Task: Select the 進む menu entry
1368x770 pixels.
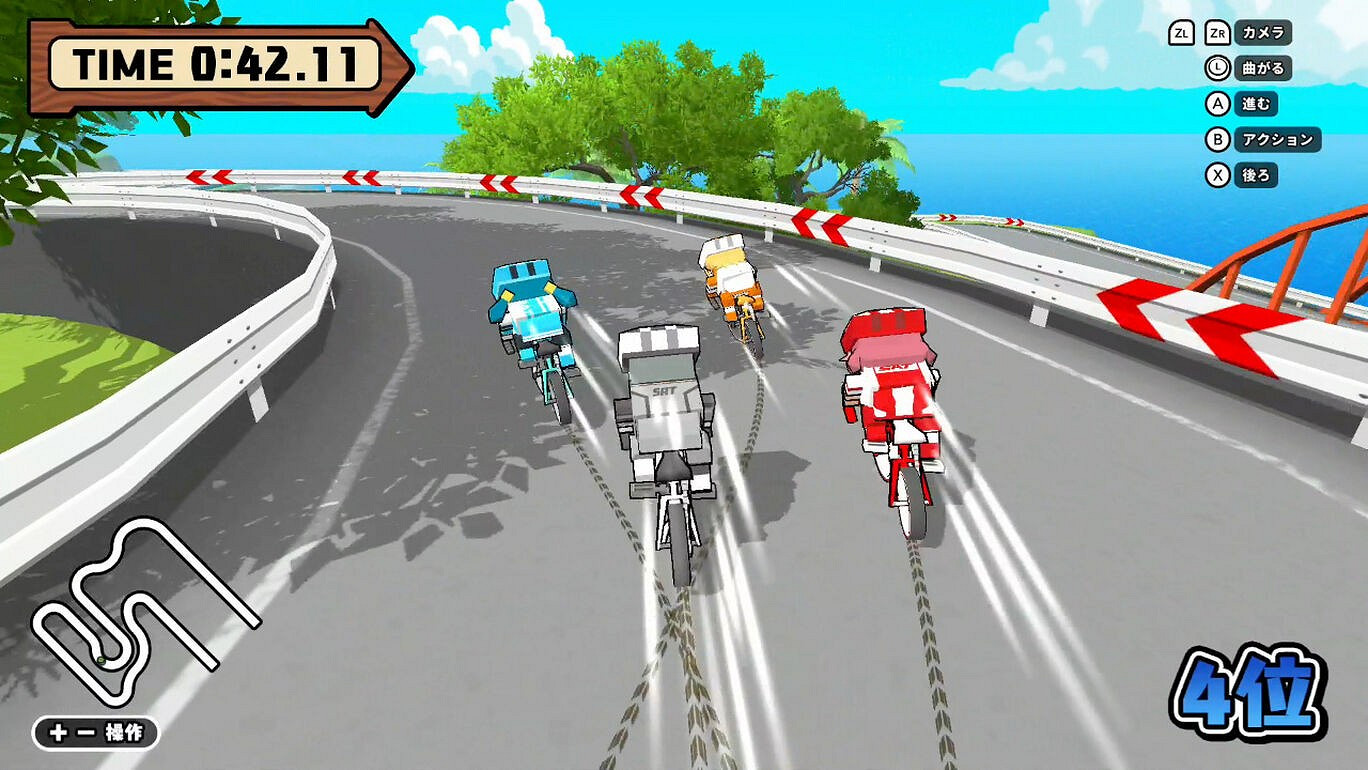Action: (x=1258, y=104)
